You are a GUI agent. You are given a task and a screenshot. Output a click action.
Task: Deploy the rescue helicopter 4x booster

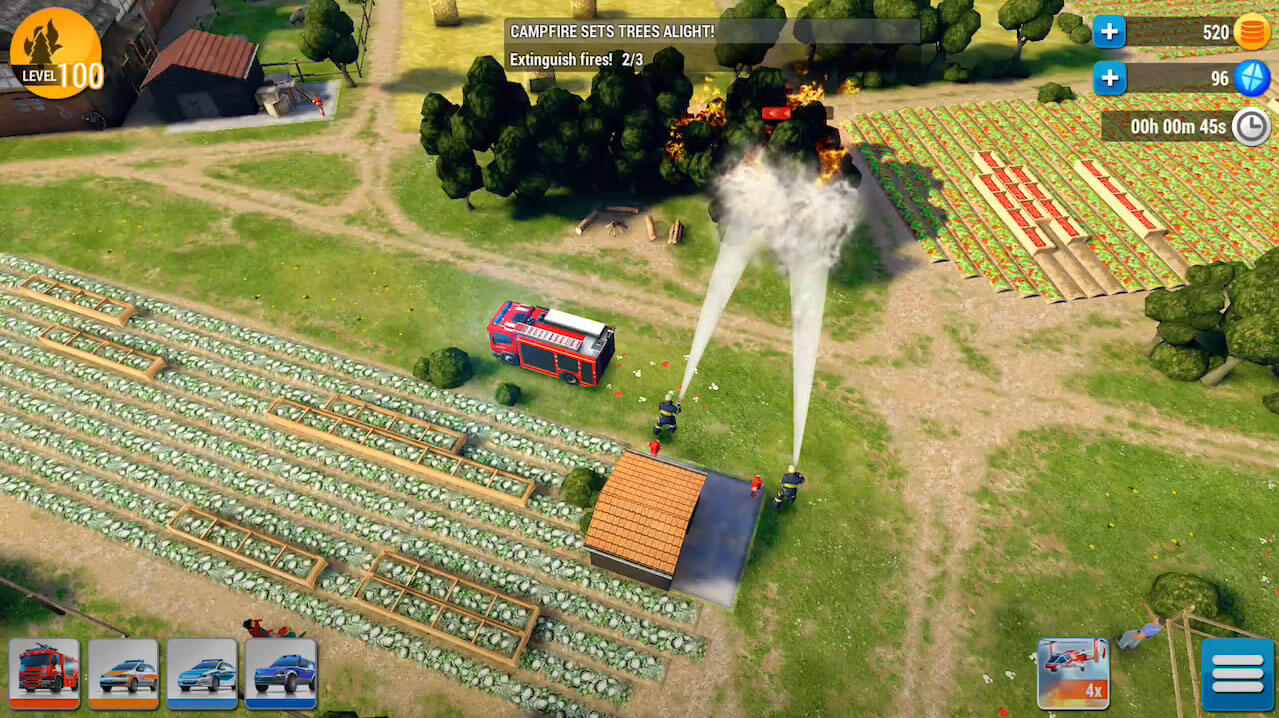pos(1073,672)
